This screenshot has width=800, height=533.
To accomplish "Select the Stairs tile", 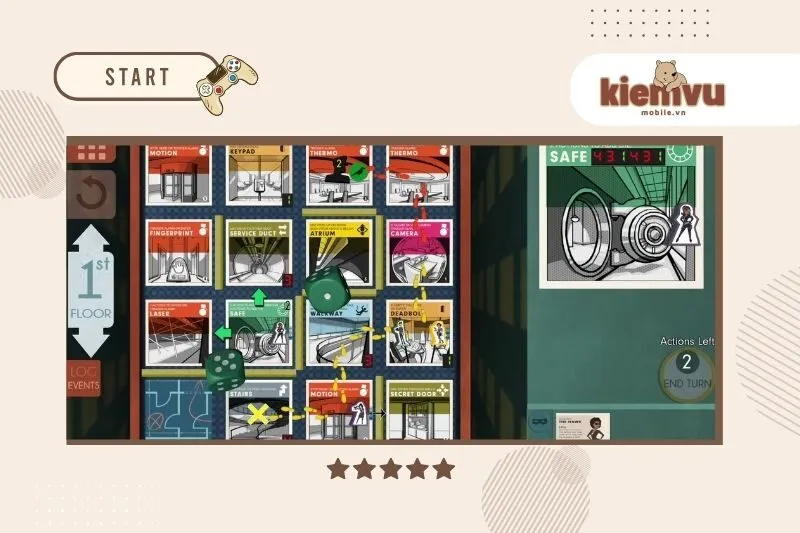I will coord(258,408).
